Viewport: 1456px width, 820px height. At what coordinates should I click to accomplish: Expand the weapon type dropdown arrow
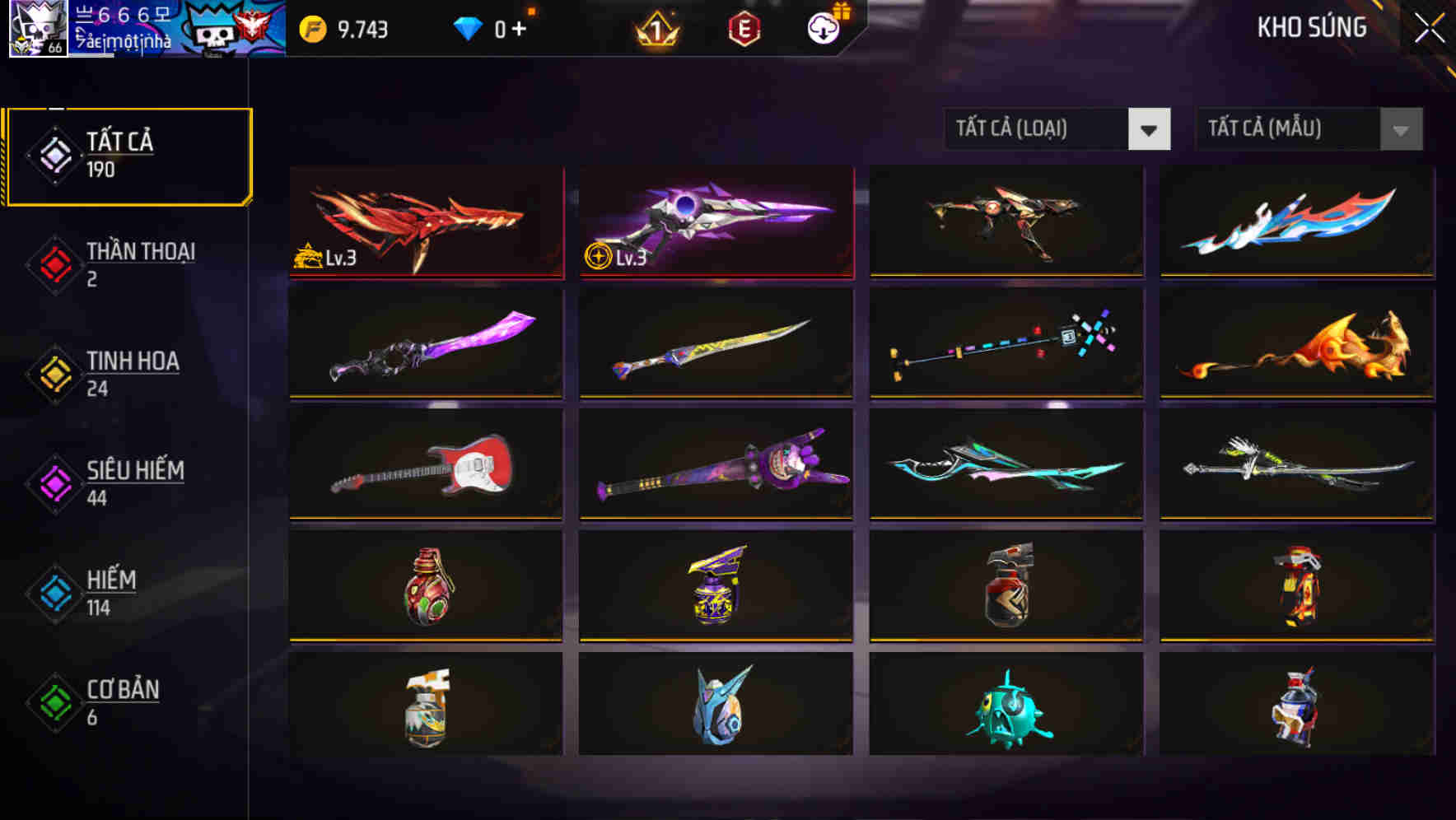pyautogui.click(x=1150, y=128)
